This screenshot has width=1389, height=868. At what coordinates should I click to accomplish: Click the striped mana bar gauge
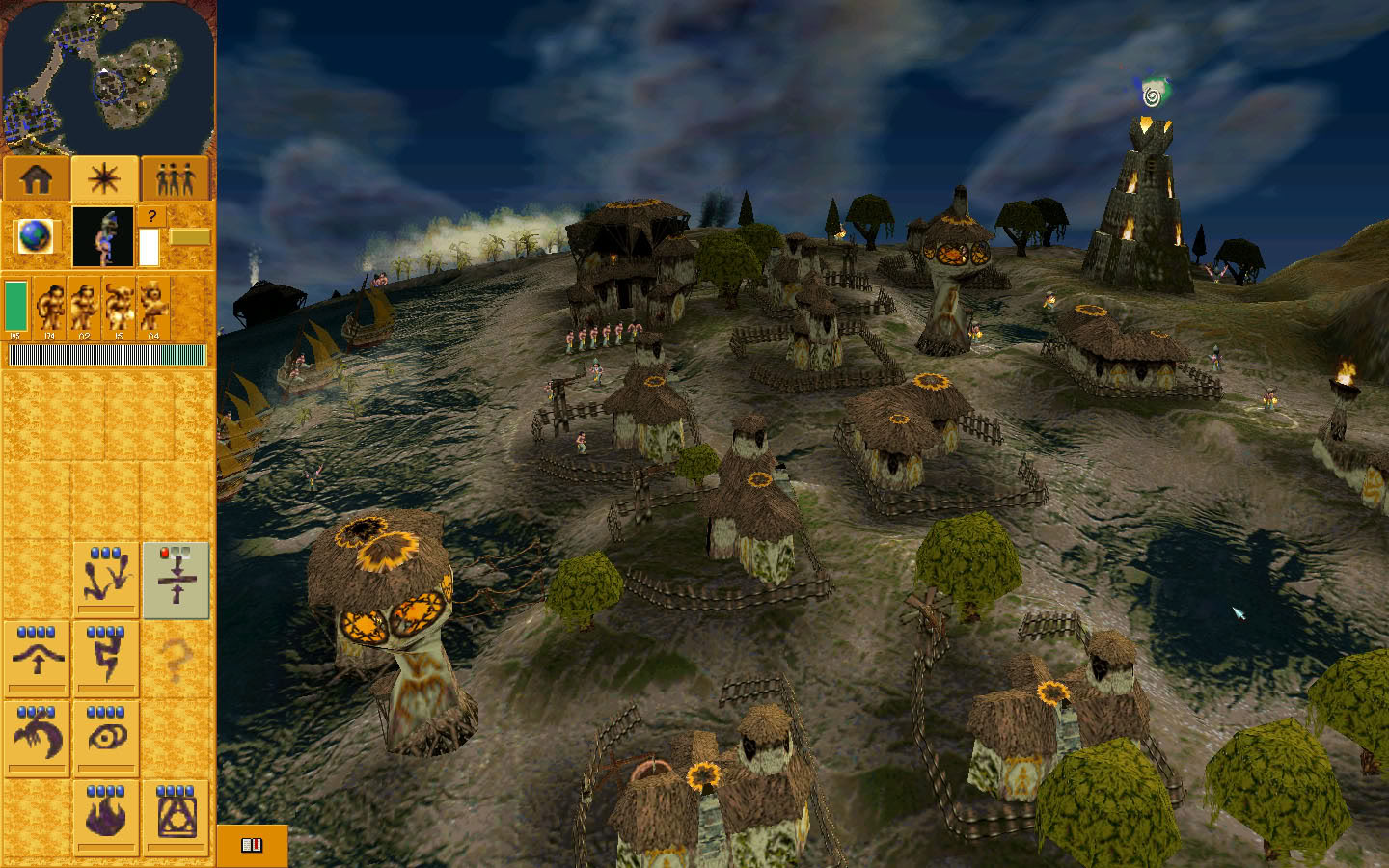click(107, 355)
